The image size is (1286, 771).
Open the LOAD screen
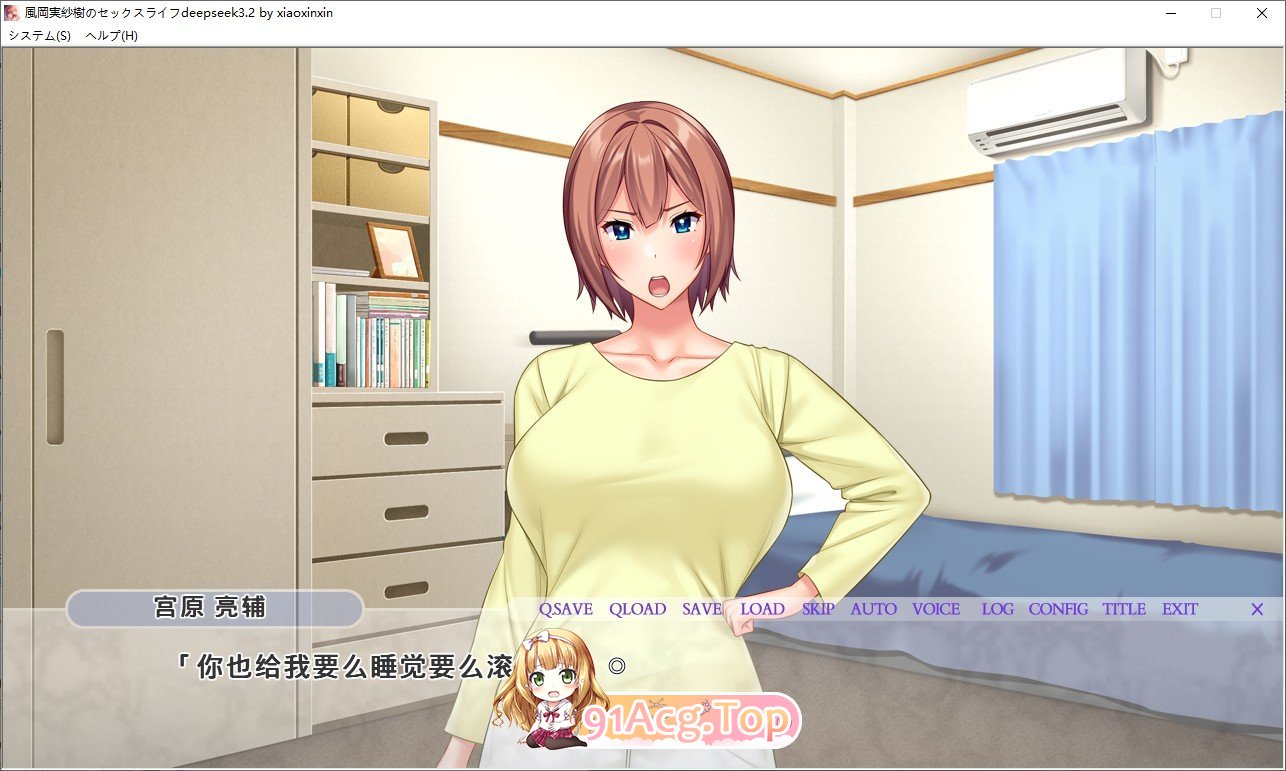(763, 609)
